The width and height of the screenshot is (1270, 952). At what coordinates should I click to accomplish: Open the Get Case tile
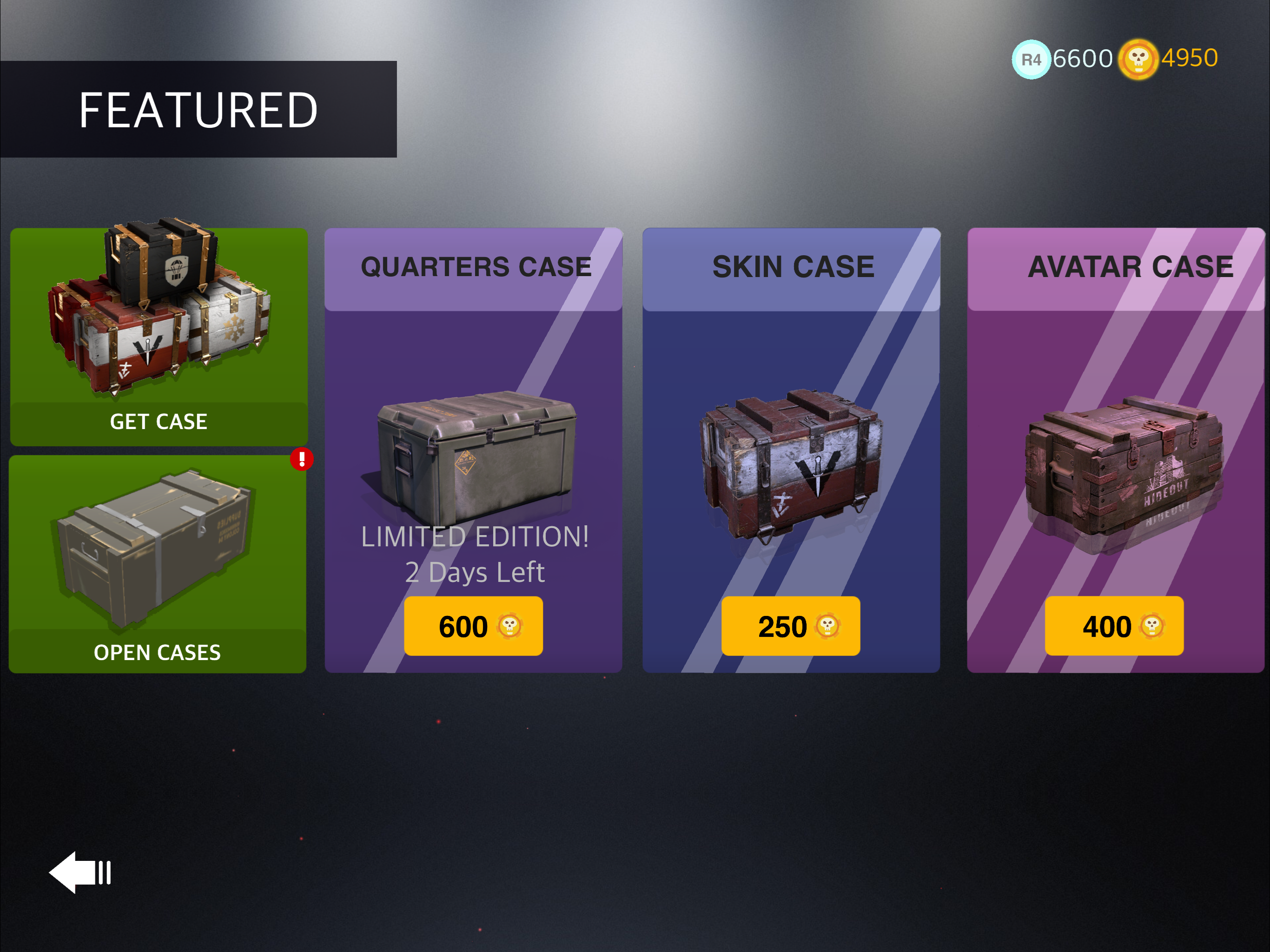click(x=159, y=337)
